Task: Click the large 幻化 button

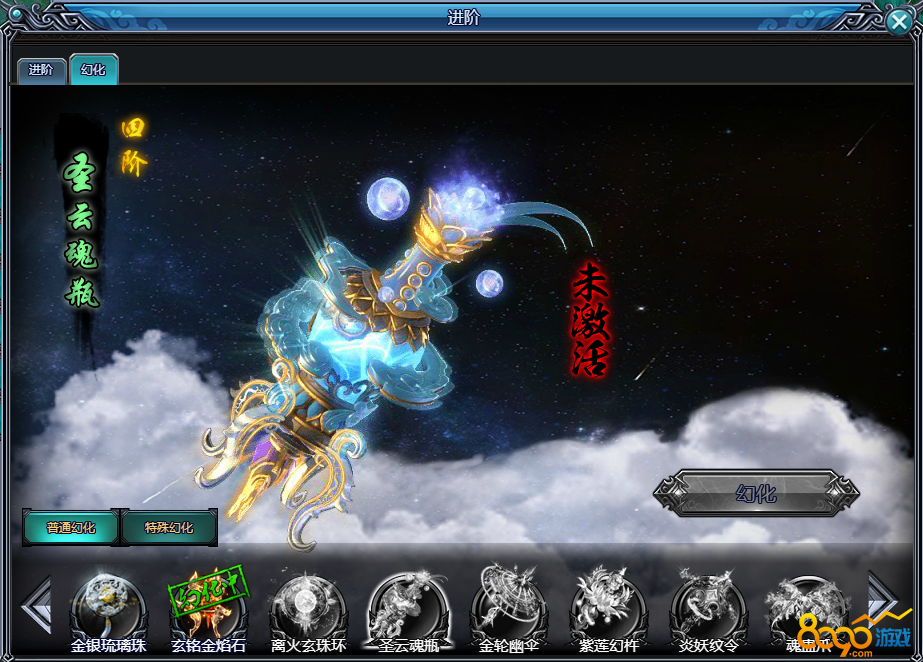Action: [756, 493]
